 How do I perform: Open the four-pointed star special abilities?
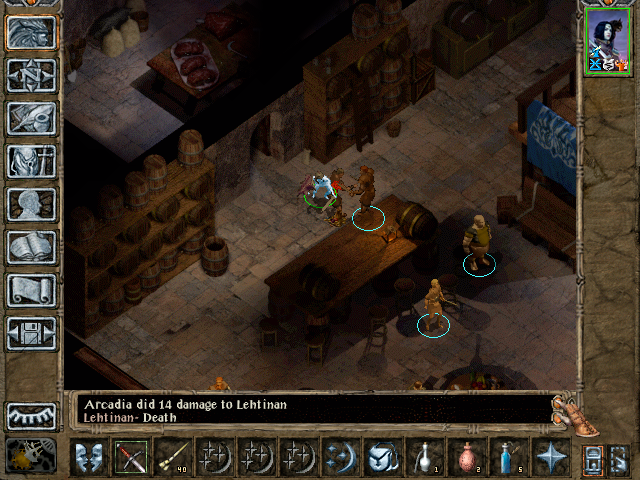point(550,457)
